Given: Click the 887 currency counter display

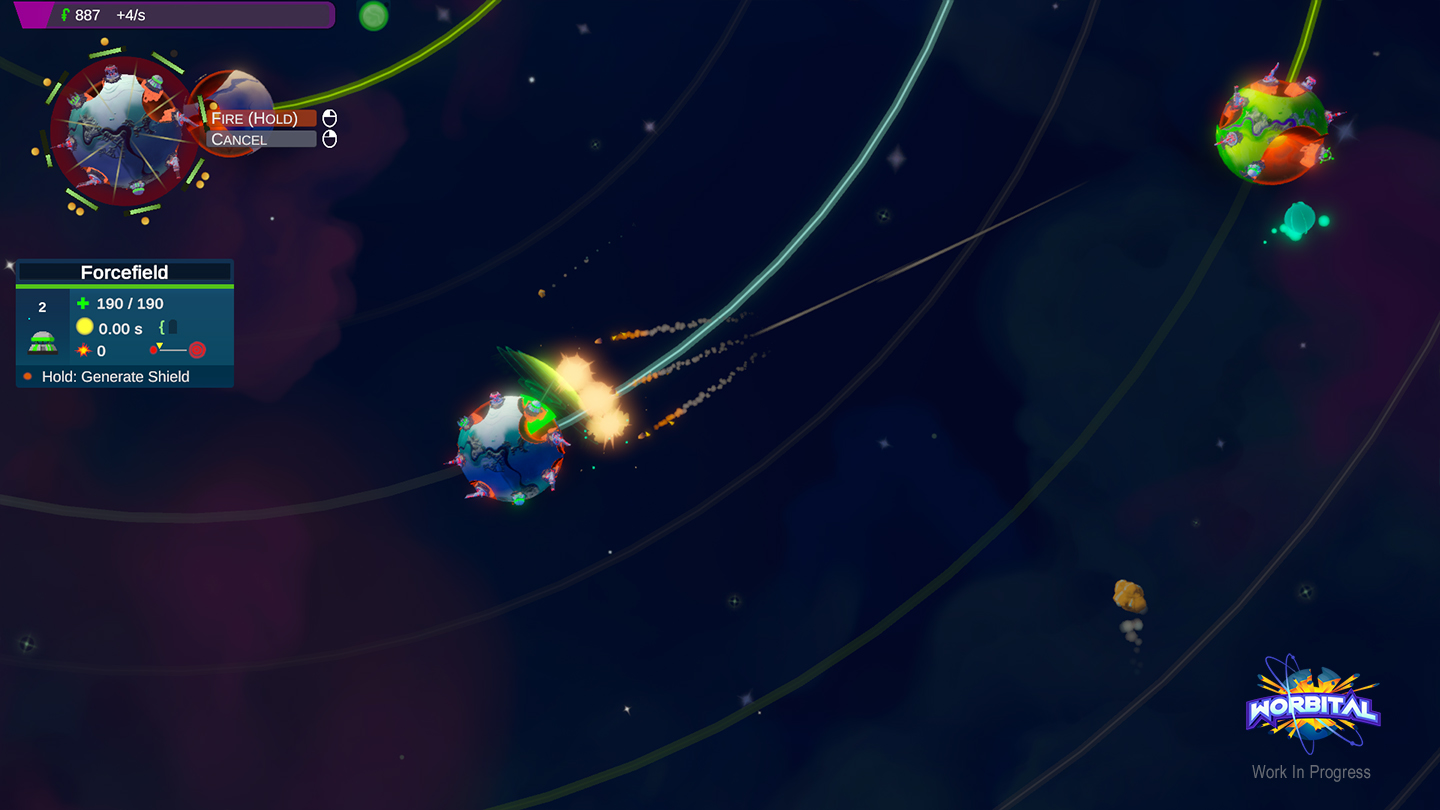Looking at the screenshot, I should 90,14.
